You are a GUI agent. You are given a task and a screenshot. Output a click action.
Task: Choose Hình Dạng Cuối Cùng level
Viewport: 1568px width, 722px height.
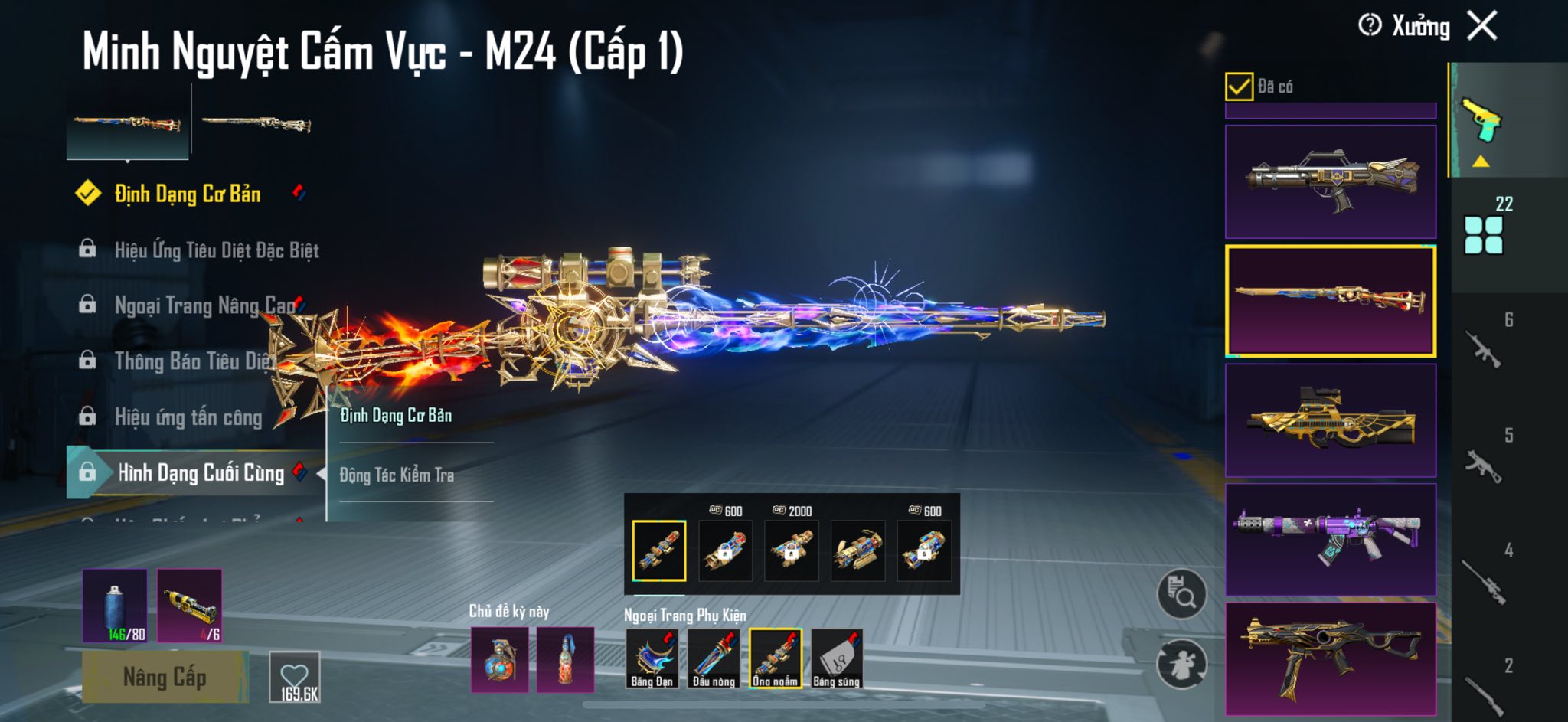click(x=201, y=473)
